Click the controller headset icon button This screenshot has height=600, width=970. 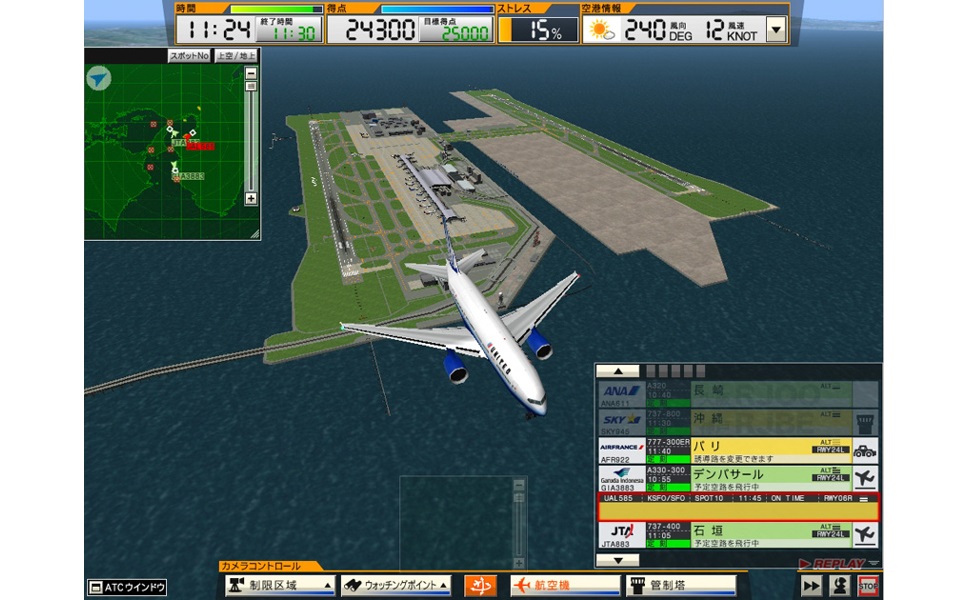840,586
